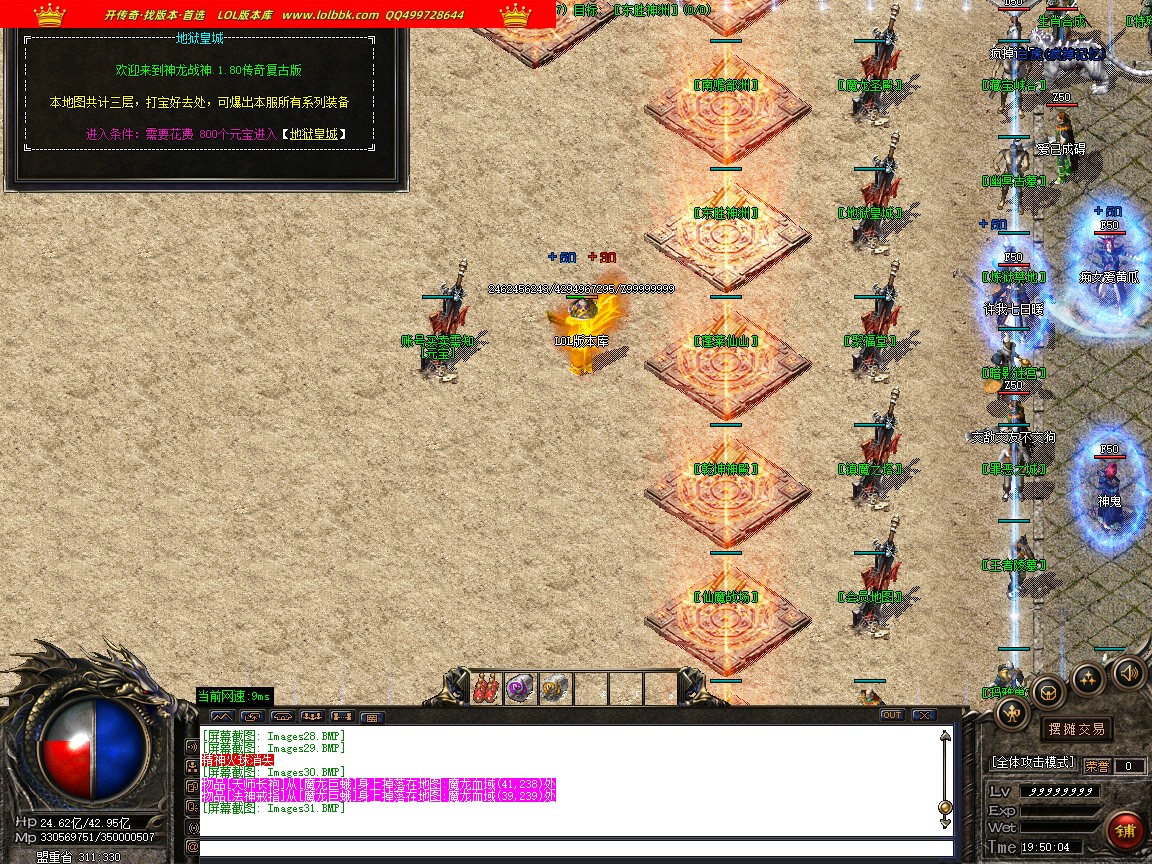Select the purple swirl scroll hotbar slot
The height and width of the screenshot is (864, 1152).
(x=520, y=689)
